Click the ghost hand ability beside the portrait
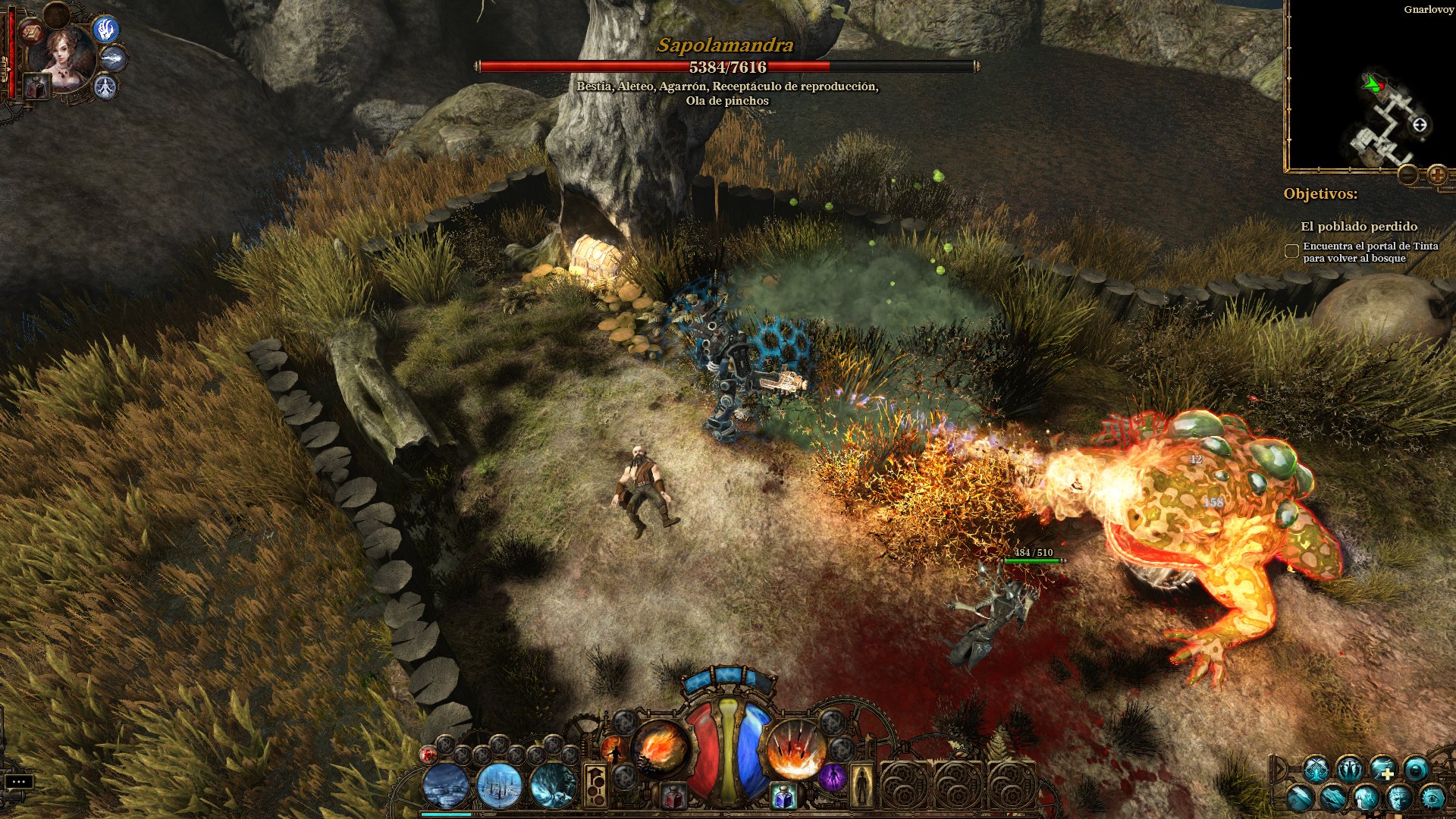 pos(105,30)
